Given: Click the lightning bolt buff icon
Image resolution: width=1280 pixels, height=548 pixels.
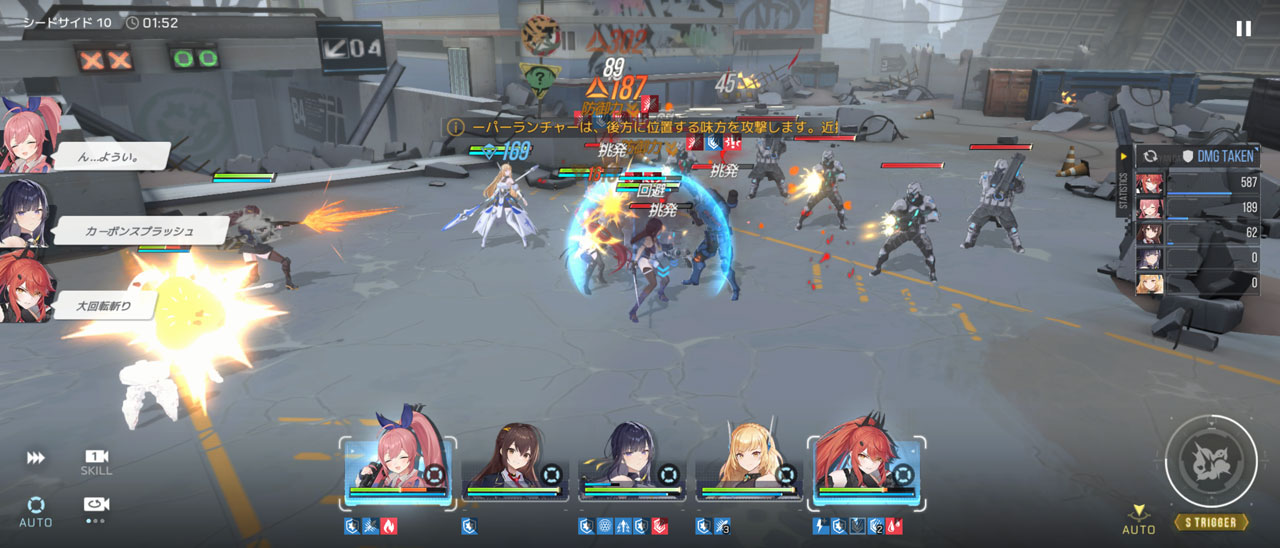Looking at the screenshot, I should pos(821,526).
